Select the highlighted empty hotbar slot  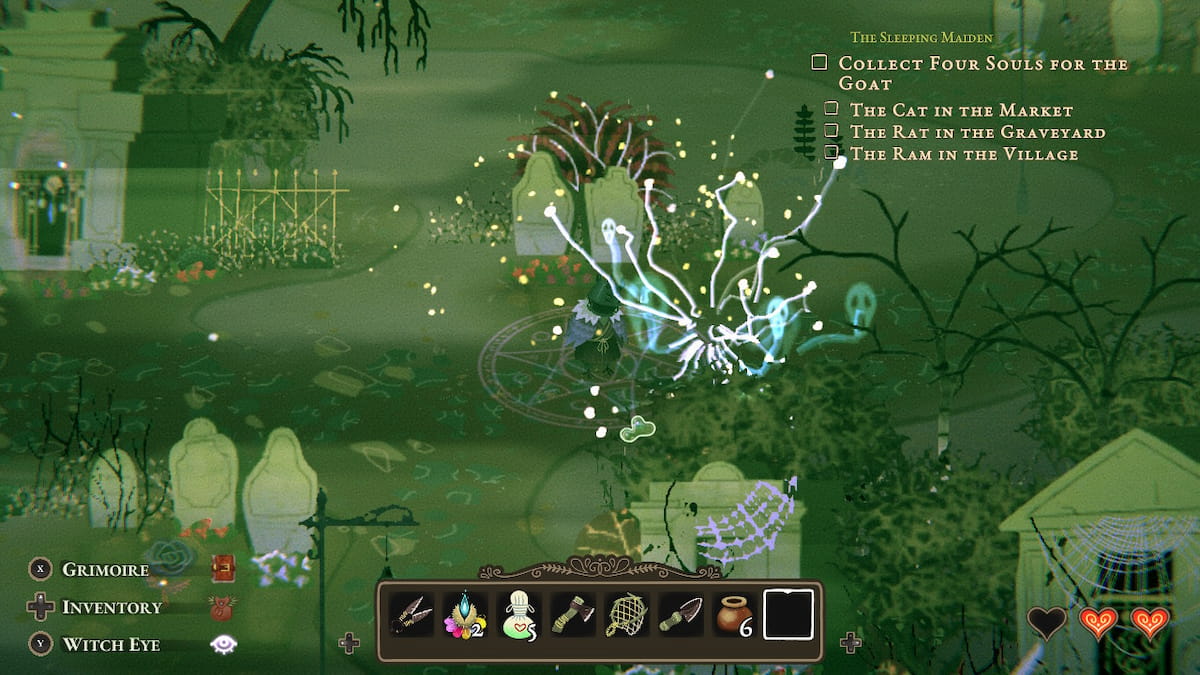pyautogui.click(x=788, y=614)
